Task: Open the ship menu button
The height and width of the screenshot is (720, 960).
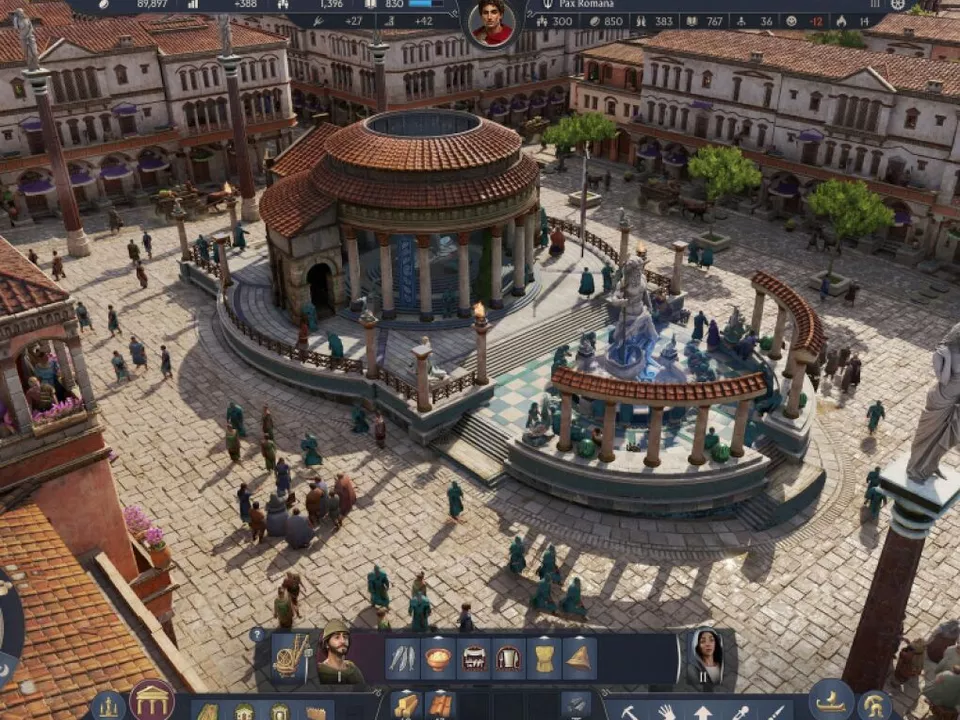Action: [831, 700]
